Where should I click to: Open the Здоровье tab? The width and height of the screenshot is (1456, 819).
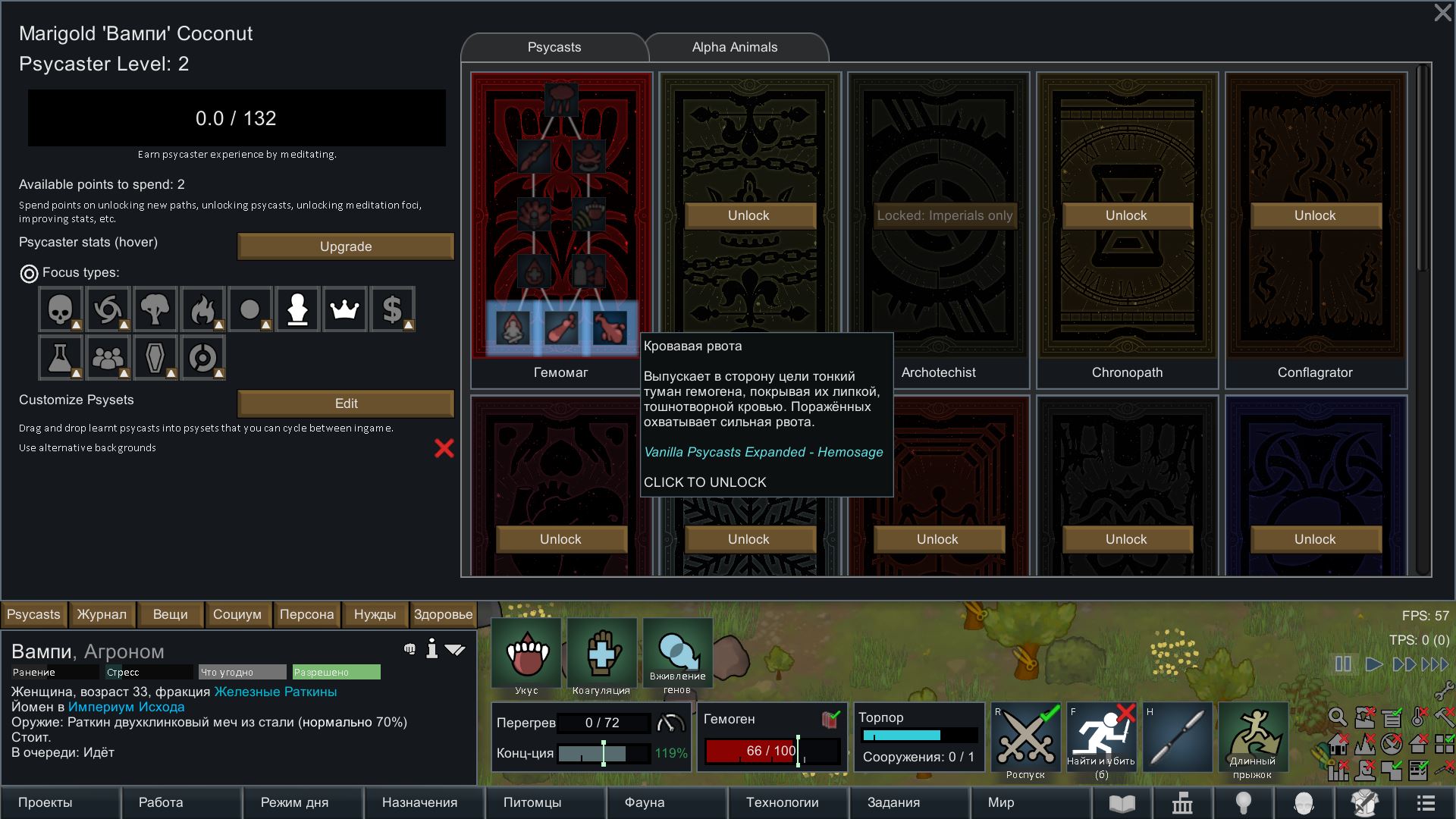click(x=443, y=614)
